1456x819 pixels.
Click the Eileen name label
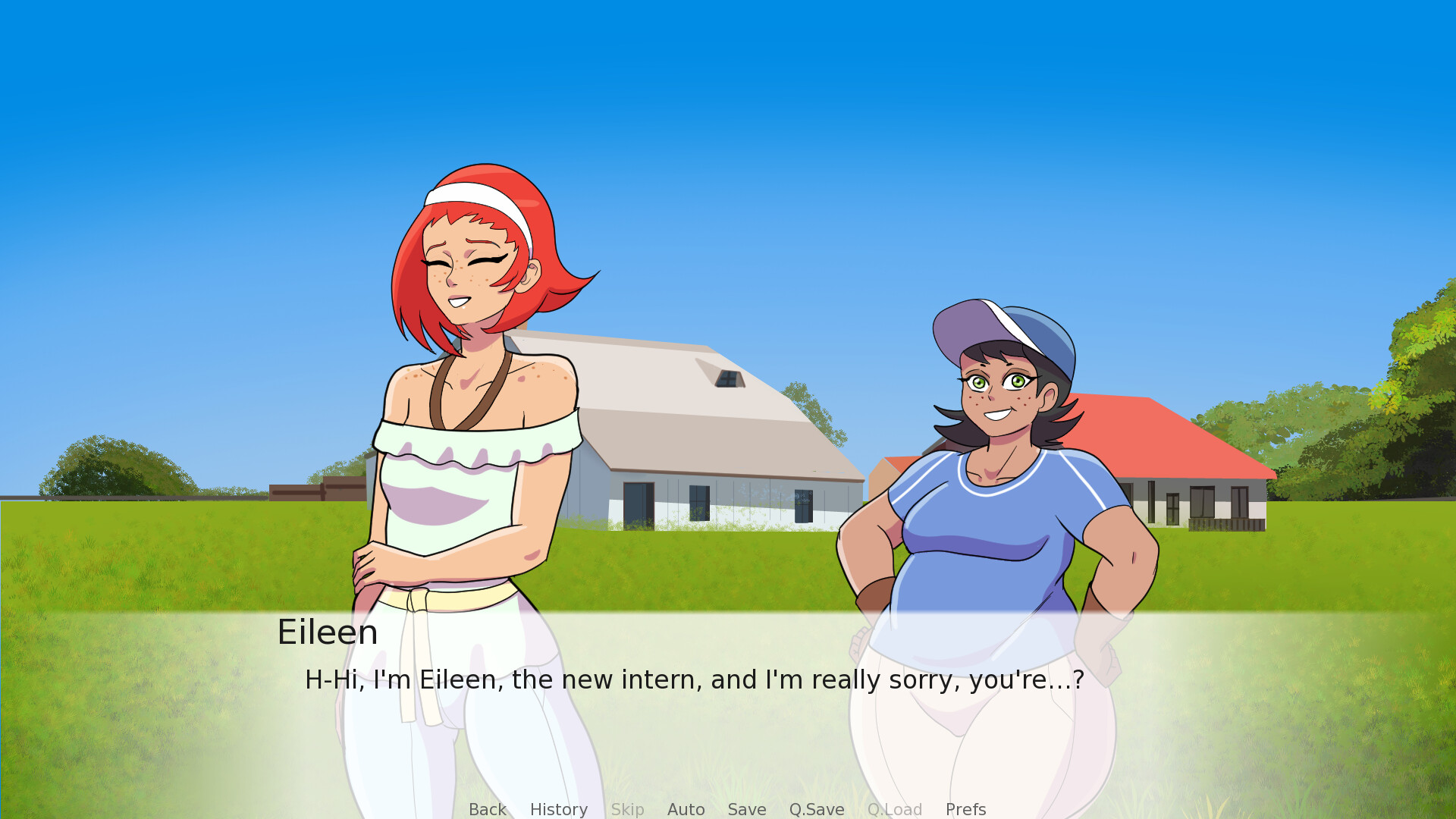[x=328, y=632]
